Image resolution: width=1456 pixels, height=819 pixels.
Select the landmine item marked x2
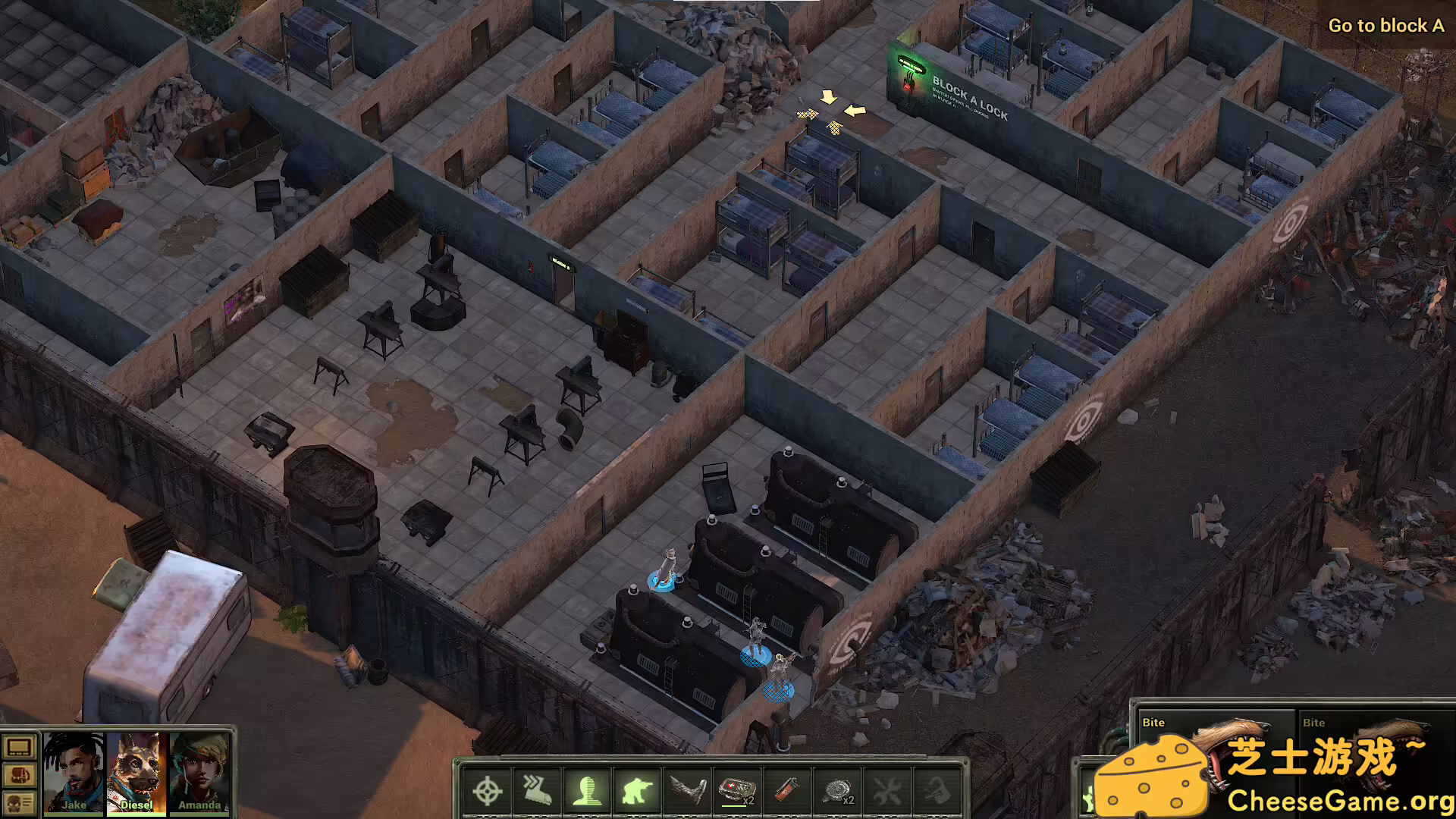pos(838,791)
